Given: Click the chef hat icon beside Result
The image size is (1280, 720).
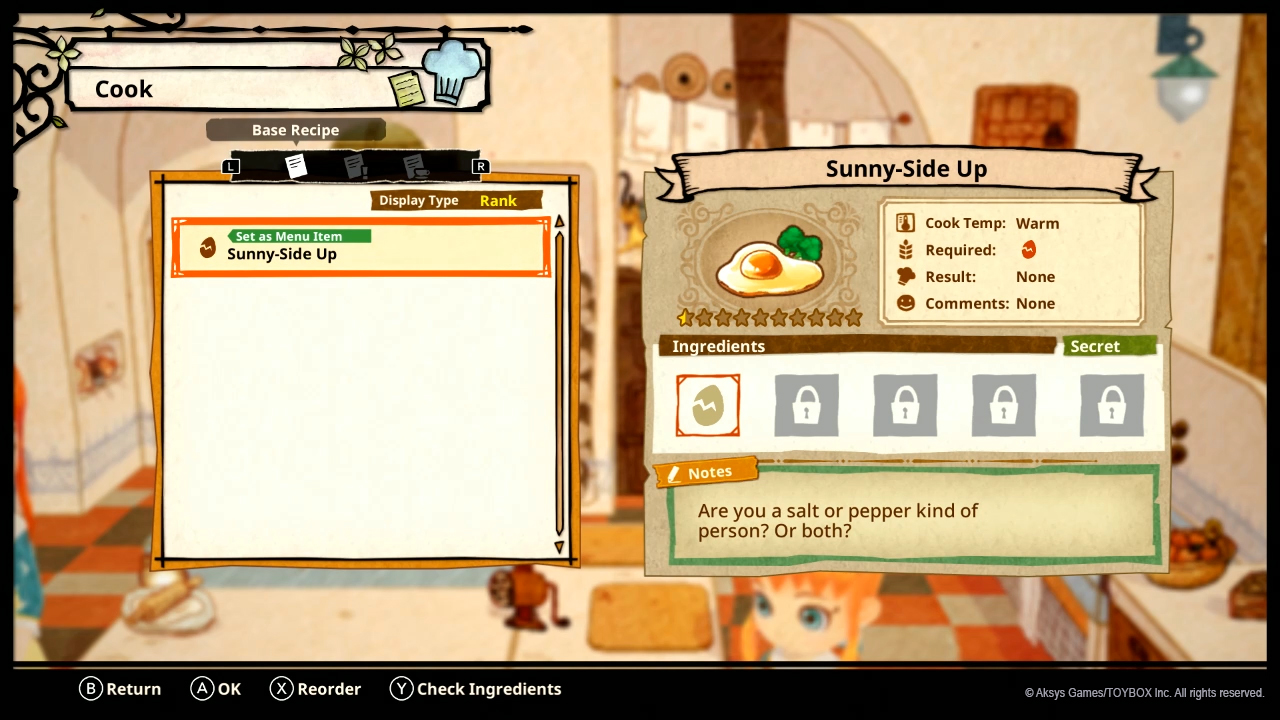Looking at the screenshot, I should 906,276.
